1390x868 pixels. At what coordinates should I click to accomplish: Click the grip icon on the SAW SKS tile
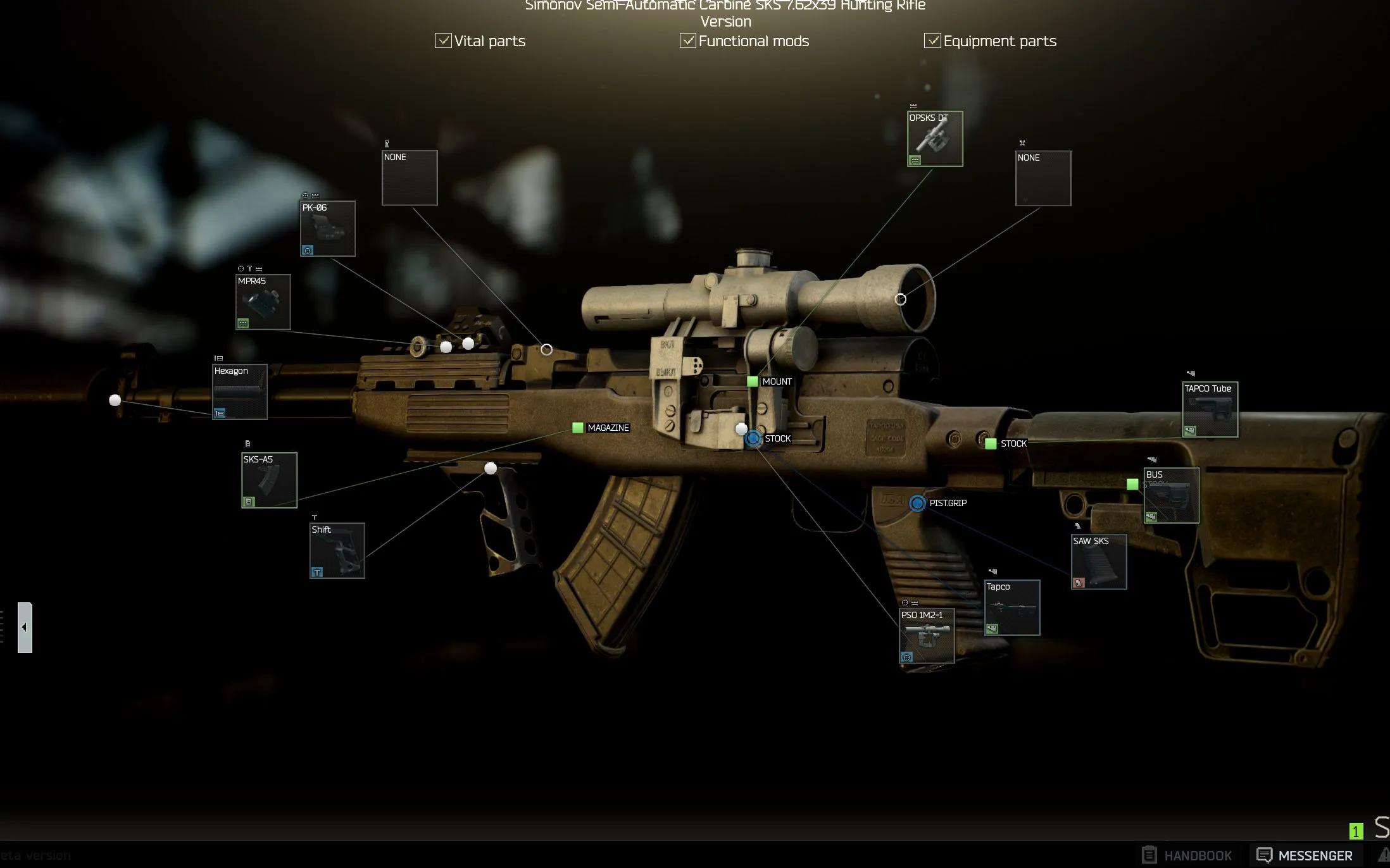point(1079,582)
